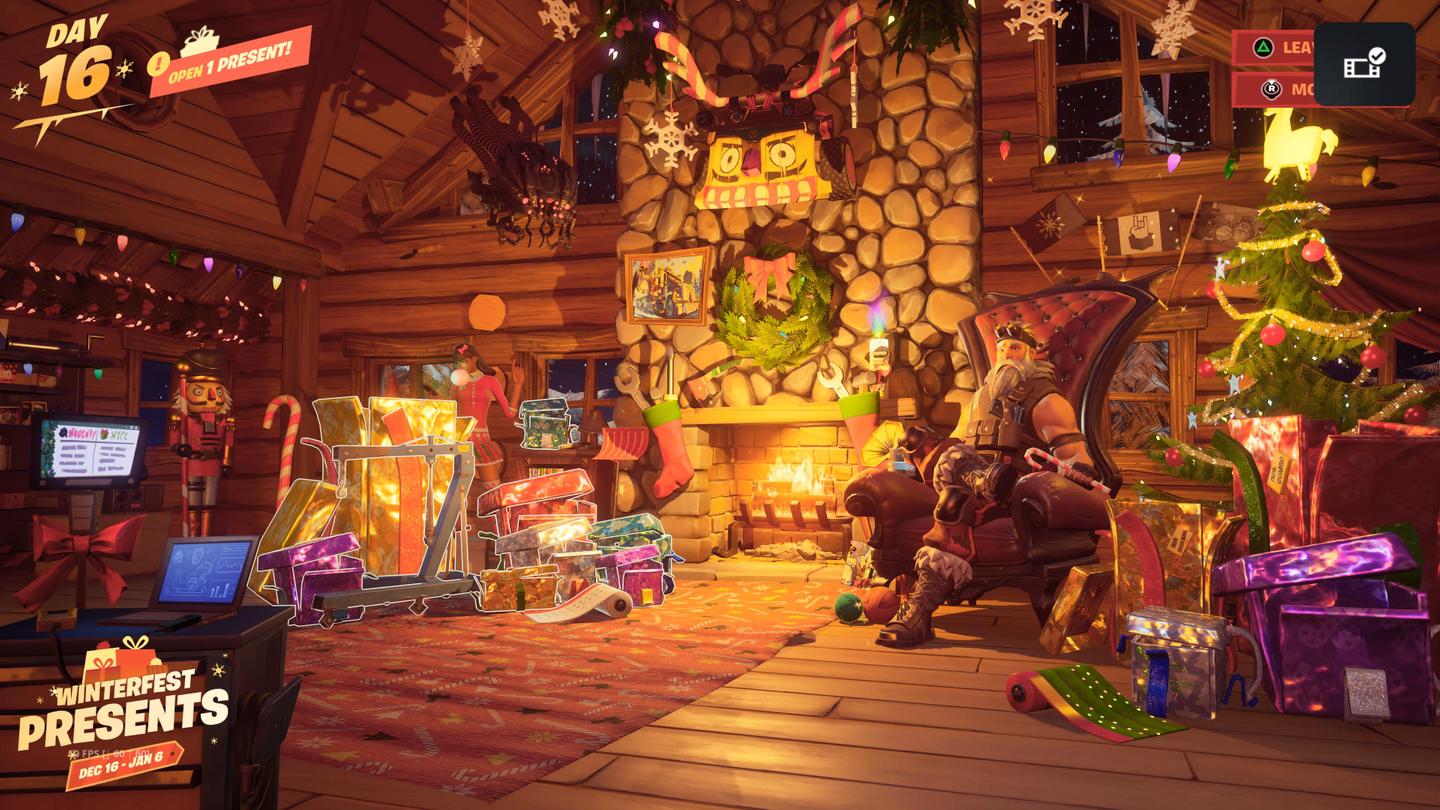Viewport: 1440px width, 810px height.
Task: Click the R3 stick icon beside MORE
Action: click(x=1272, y=89)
